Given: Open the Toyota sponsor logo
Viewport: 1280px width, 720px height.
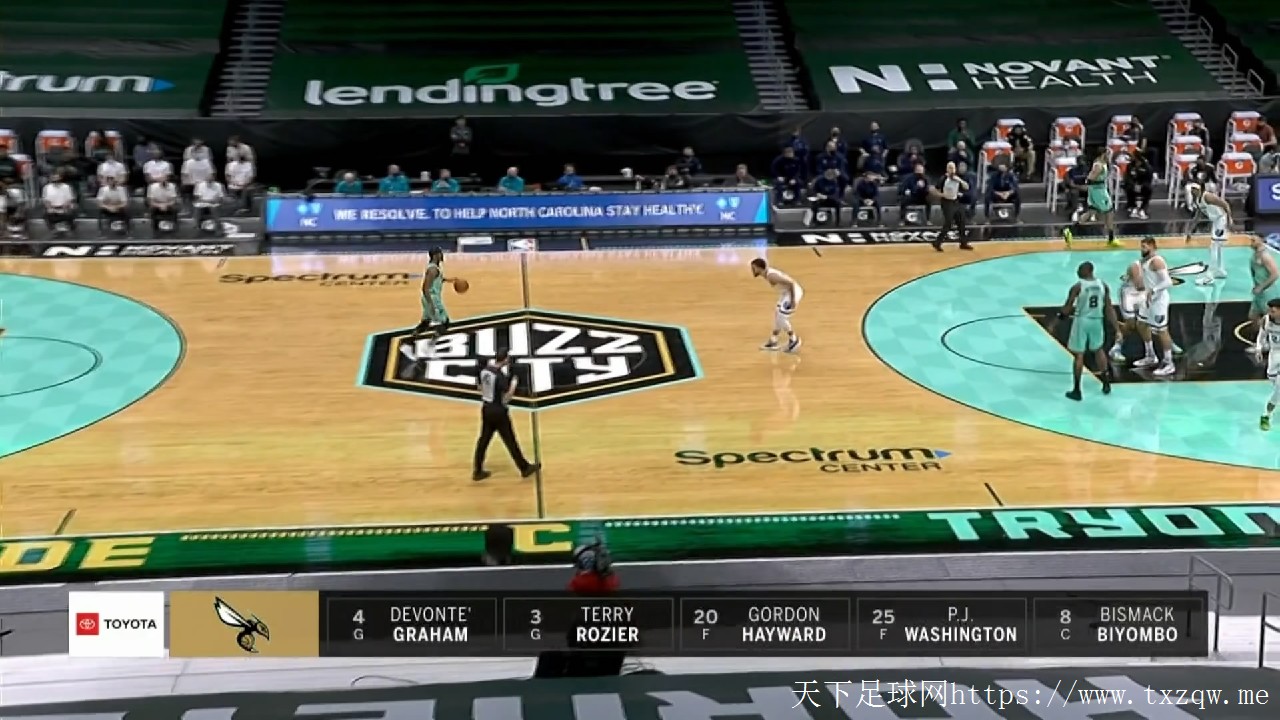Looking at the screenshot, I should coord(116,624).
